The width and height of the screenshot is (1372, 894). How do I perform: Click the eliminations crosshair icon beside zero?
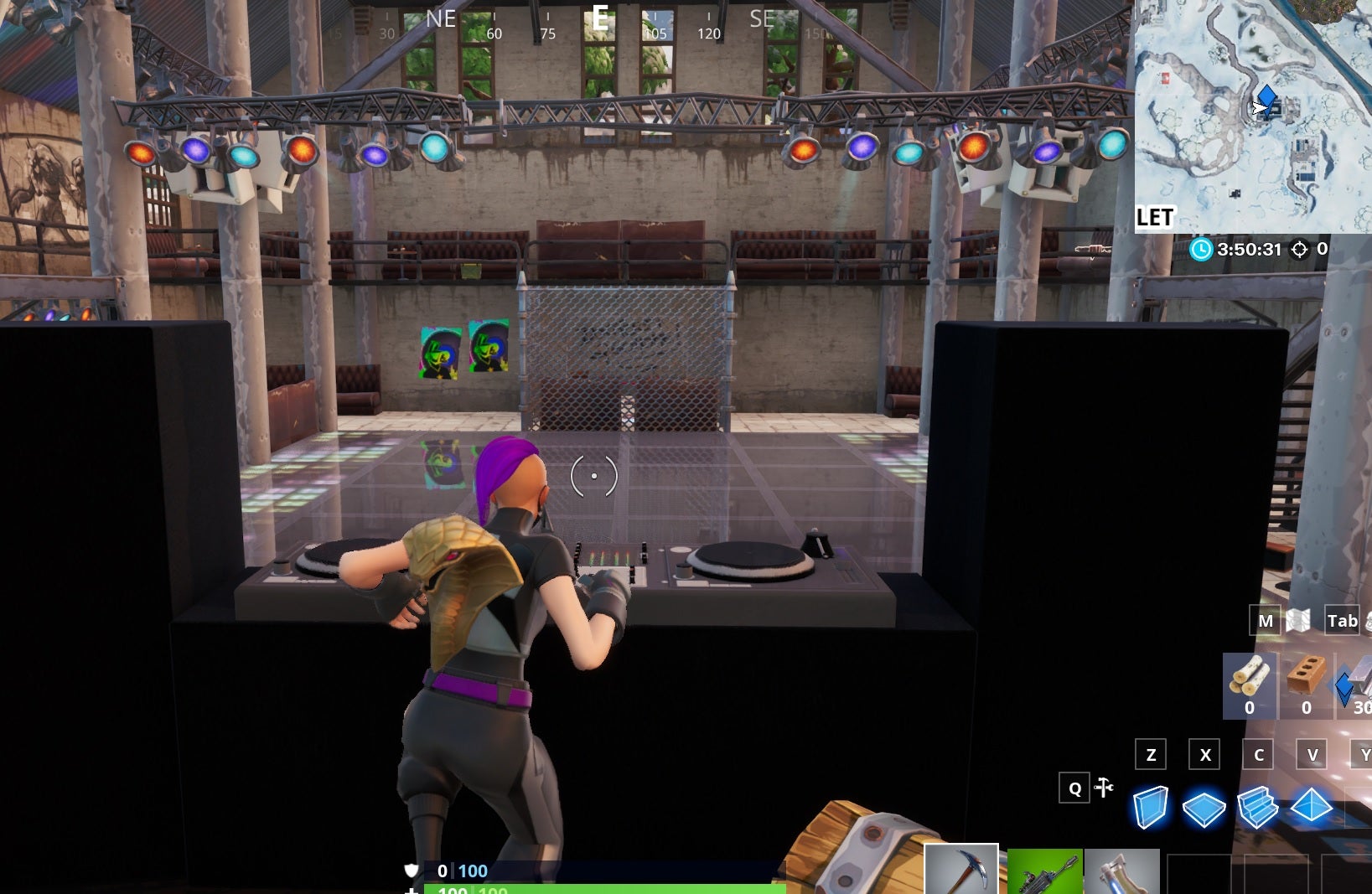click(x=1300, y=249)
